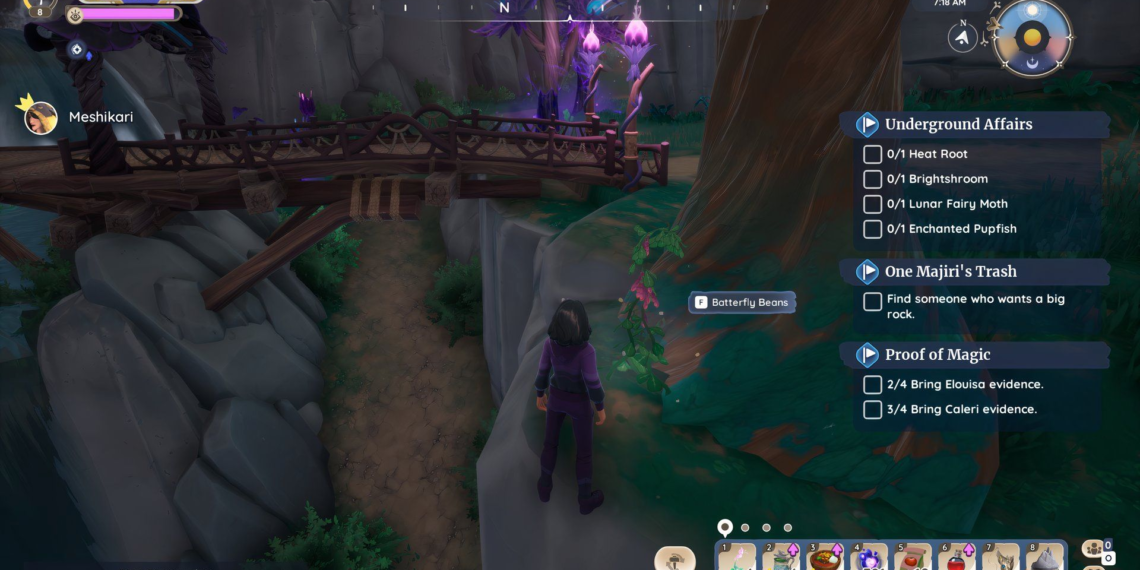Mark the Bring Caleri evidence checkbox

pos(872,410)
